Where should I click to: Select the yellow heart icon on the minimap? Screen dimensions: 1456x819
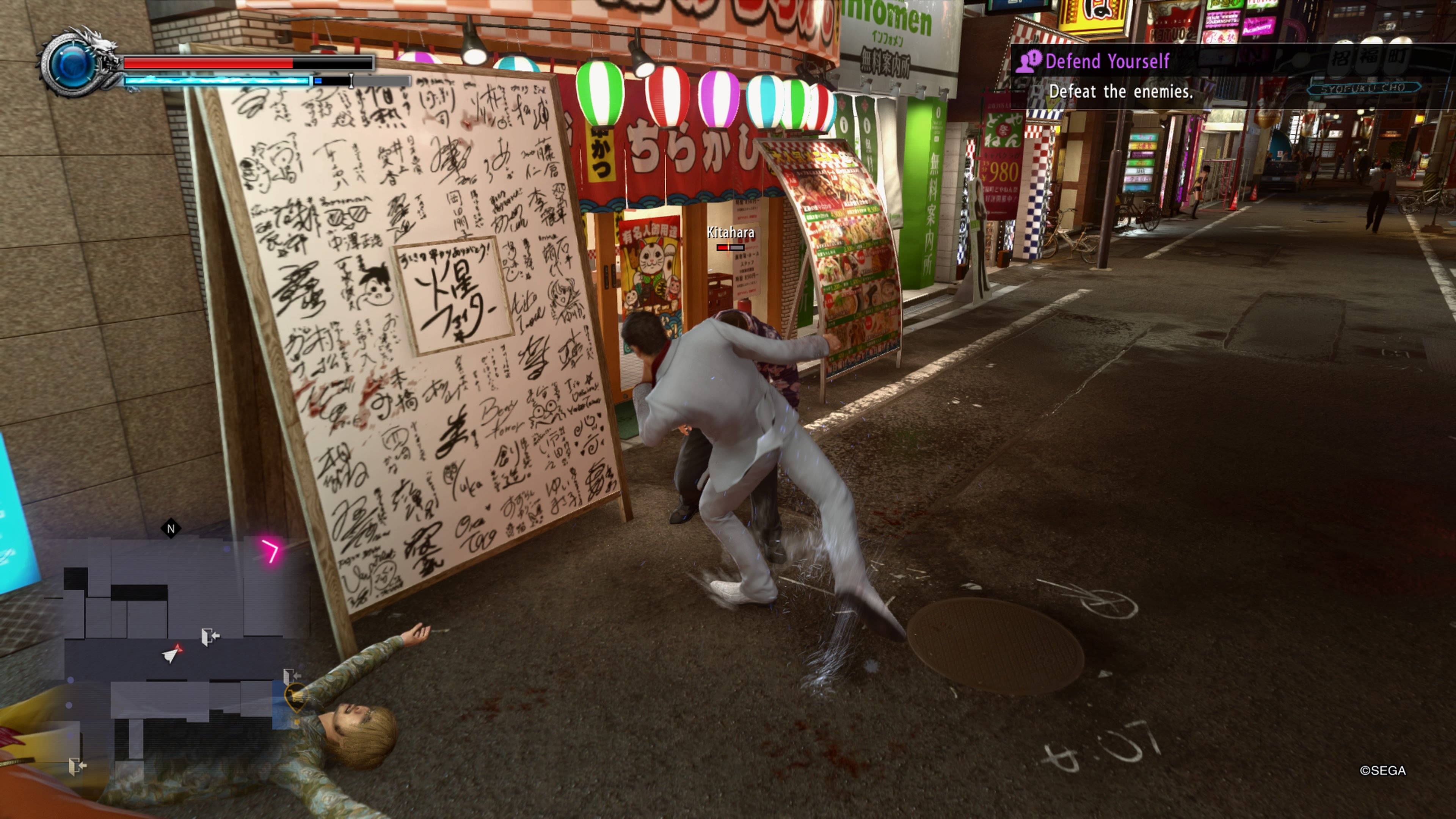(x=296, y=697)
